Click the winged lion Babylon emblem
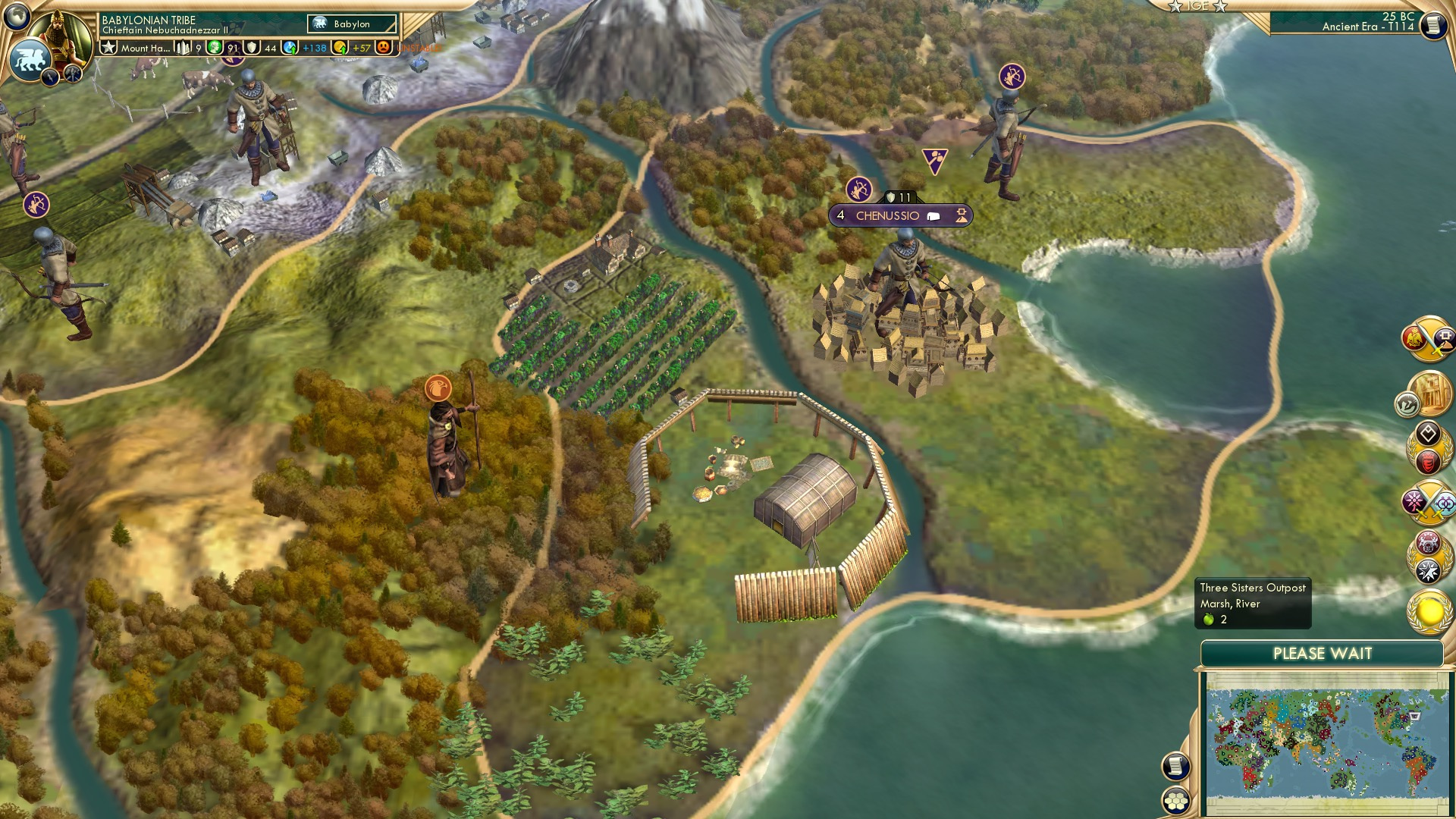 [30, 59]
